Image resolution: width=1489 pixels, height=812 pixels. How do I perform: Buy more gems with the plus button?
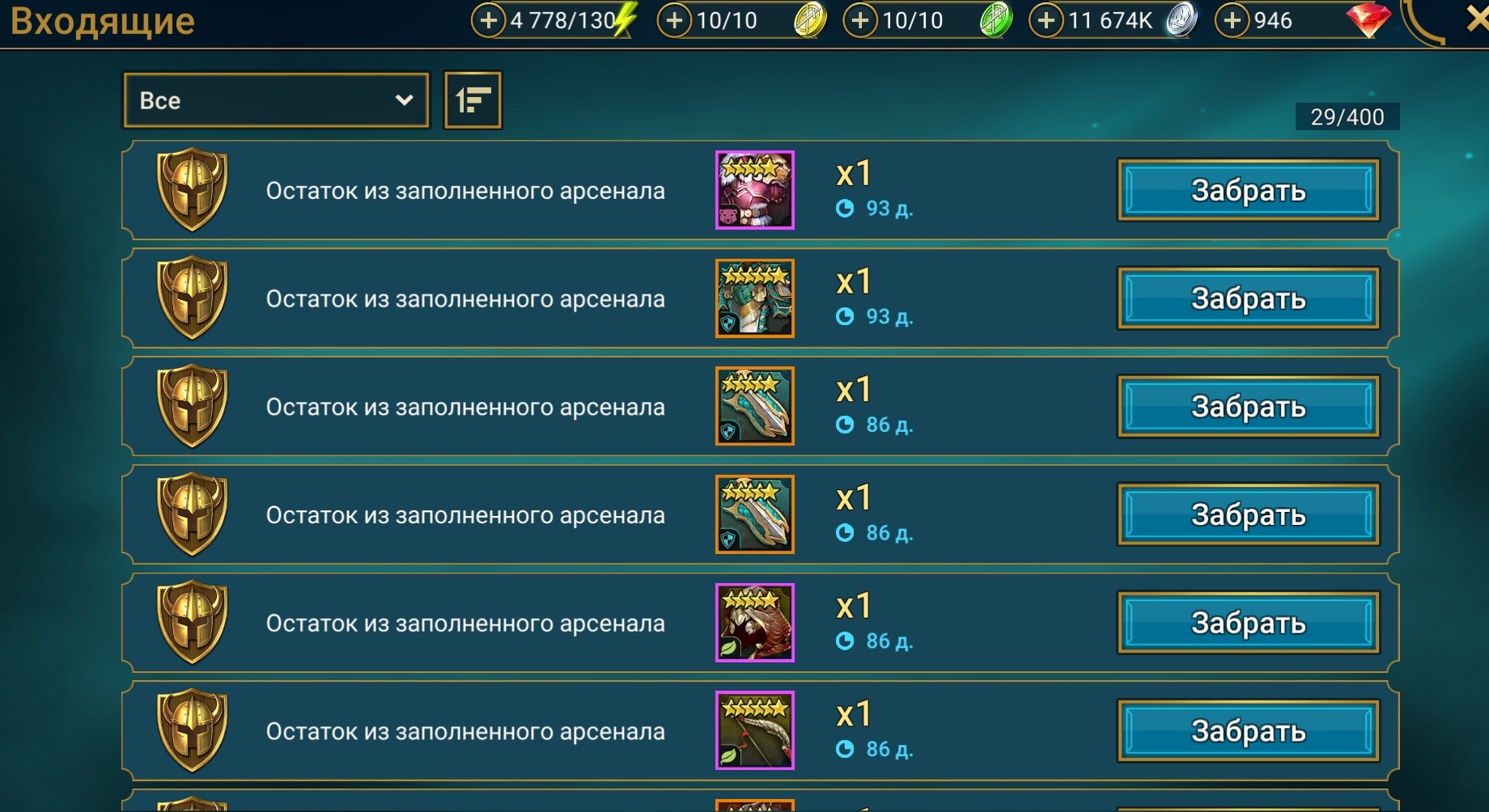tap(1232, 20)
